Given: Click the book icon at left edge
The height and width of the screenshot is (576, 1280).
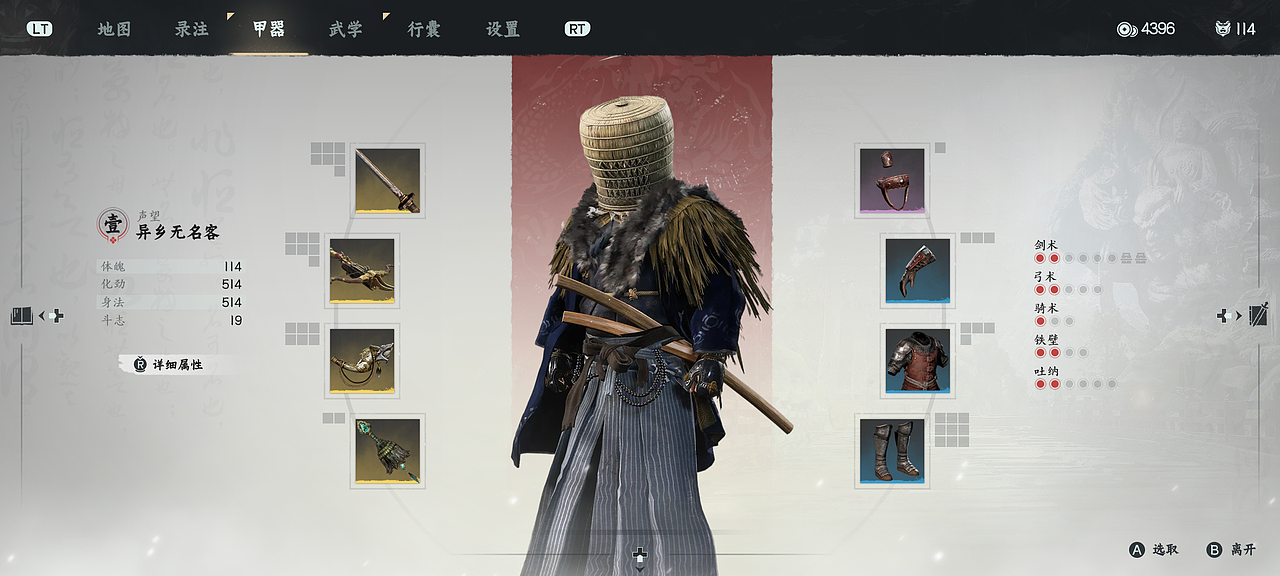Looking at the screenshot, I should (x=22, y=316).
